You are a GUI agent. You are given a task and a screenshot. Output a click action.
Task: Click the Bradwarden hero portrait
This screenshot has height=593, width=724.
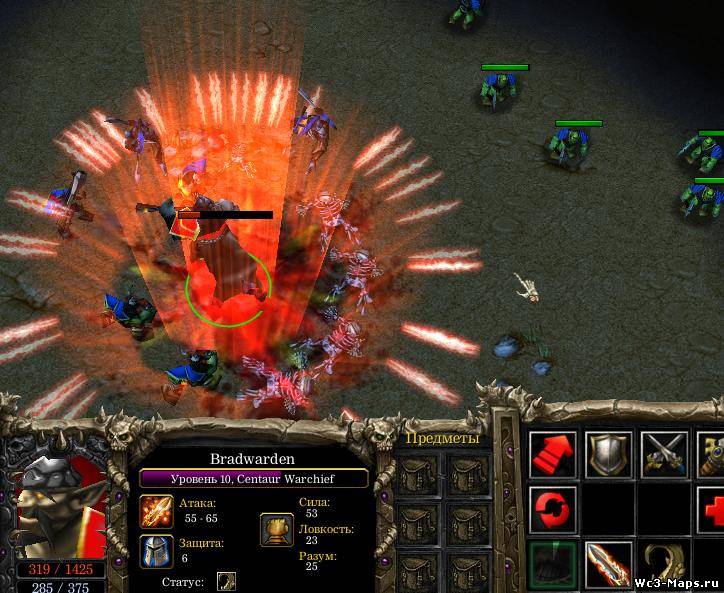(x=62, y=500)
